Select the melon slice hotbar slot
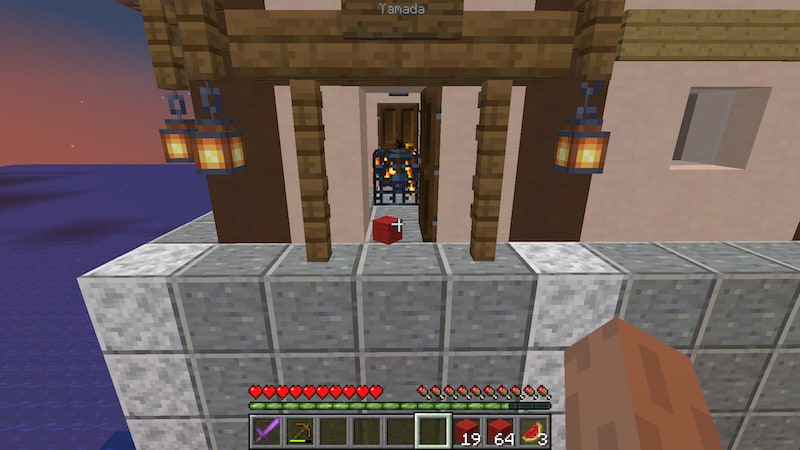The height and width of the screenshot is (450, 800). [x=534, y=432]
